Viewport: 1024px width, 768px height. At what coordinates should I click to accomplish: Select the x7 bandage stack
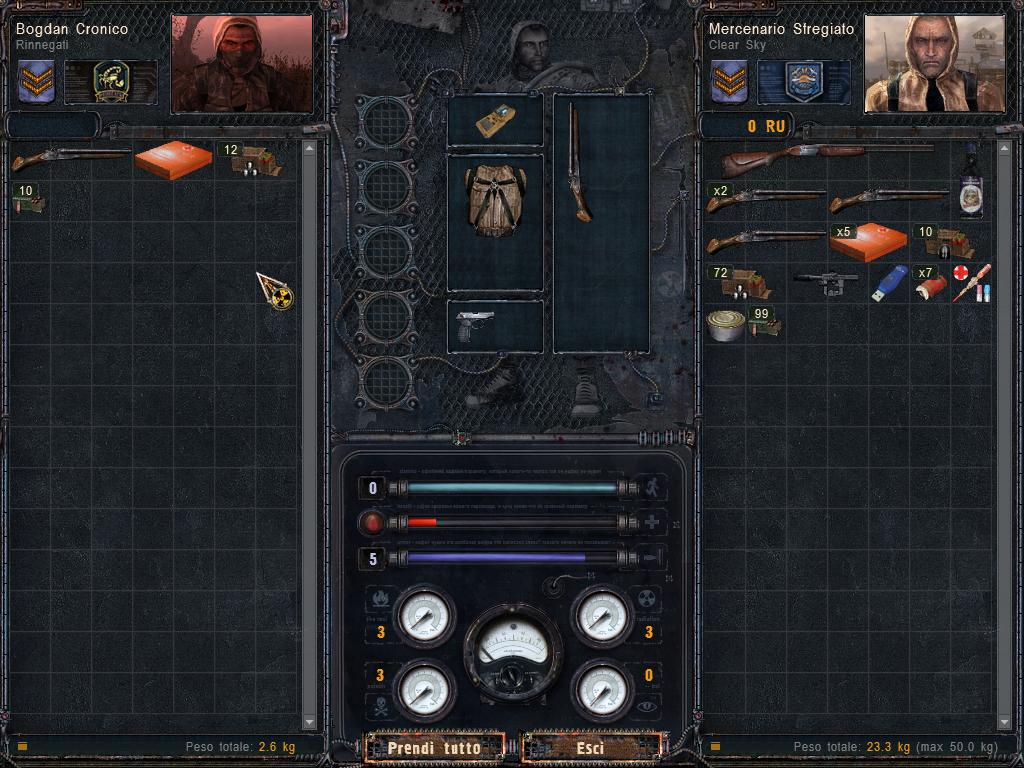(930, 283)
